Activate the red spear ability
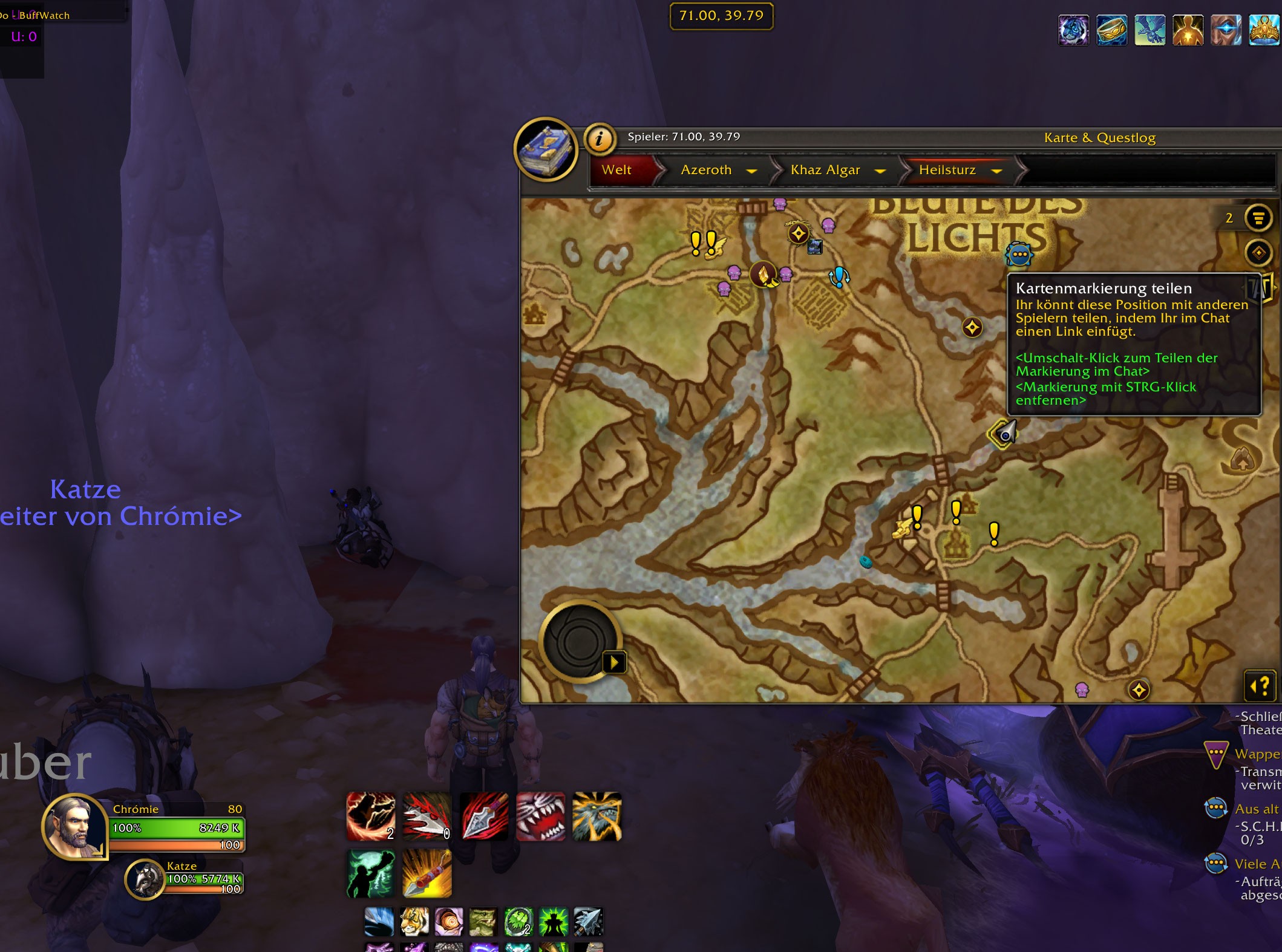The image size is (1282, 952). point(484,817)
